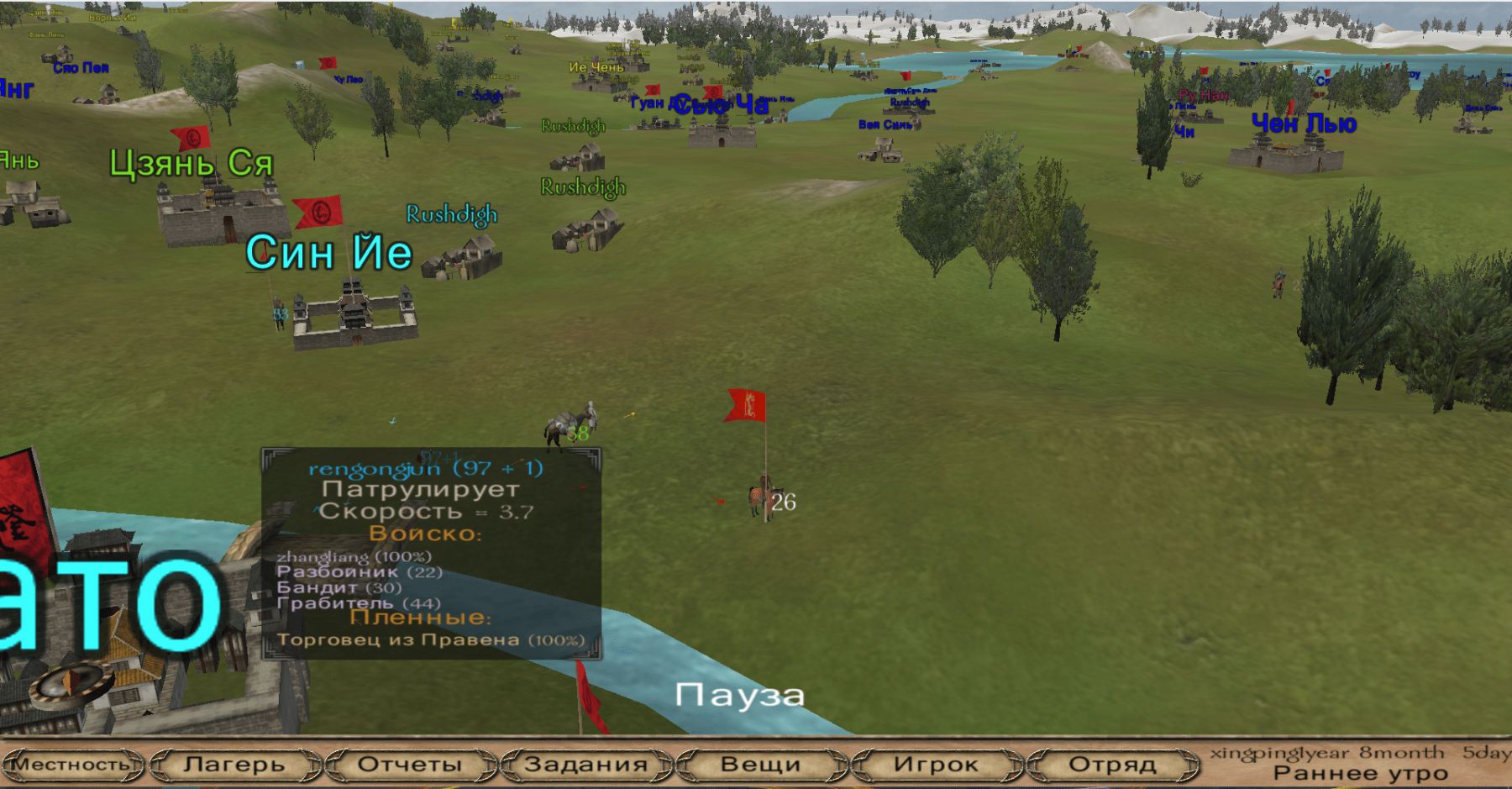
Task: Select the Цзянь Ся town on map
Action: (220, 214)
